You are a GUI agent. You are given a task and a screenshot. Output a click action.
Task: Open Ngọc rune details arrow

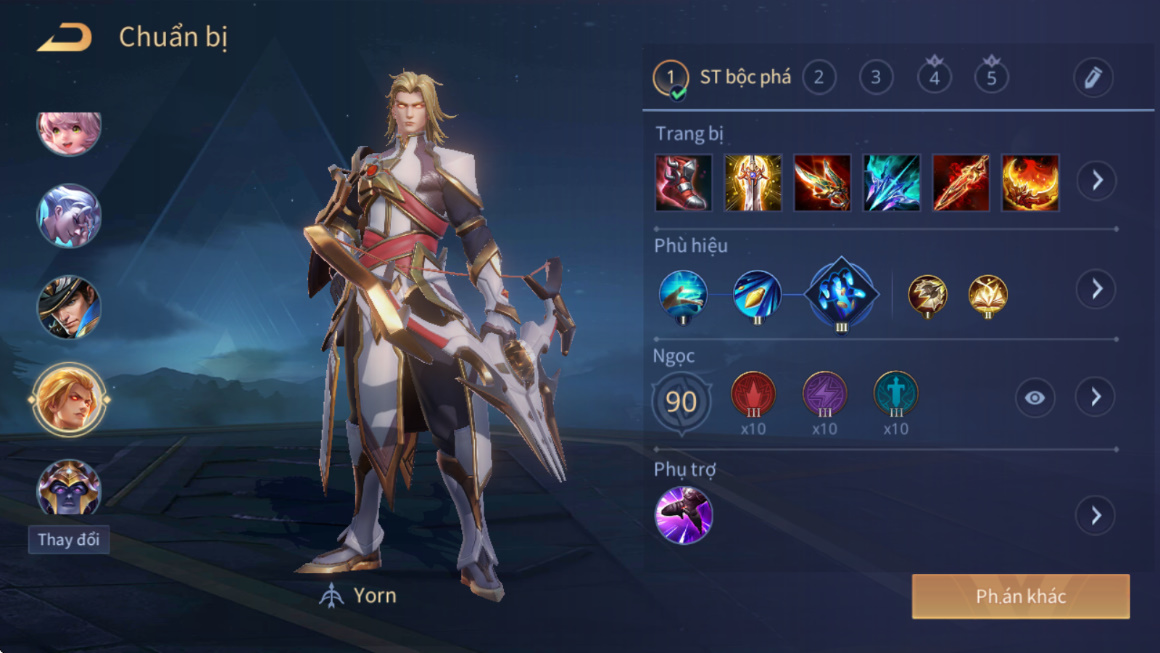(1096, 397)
